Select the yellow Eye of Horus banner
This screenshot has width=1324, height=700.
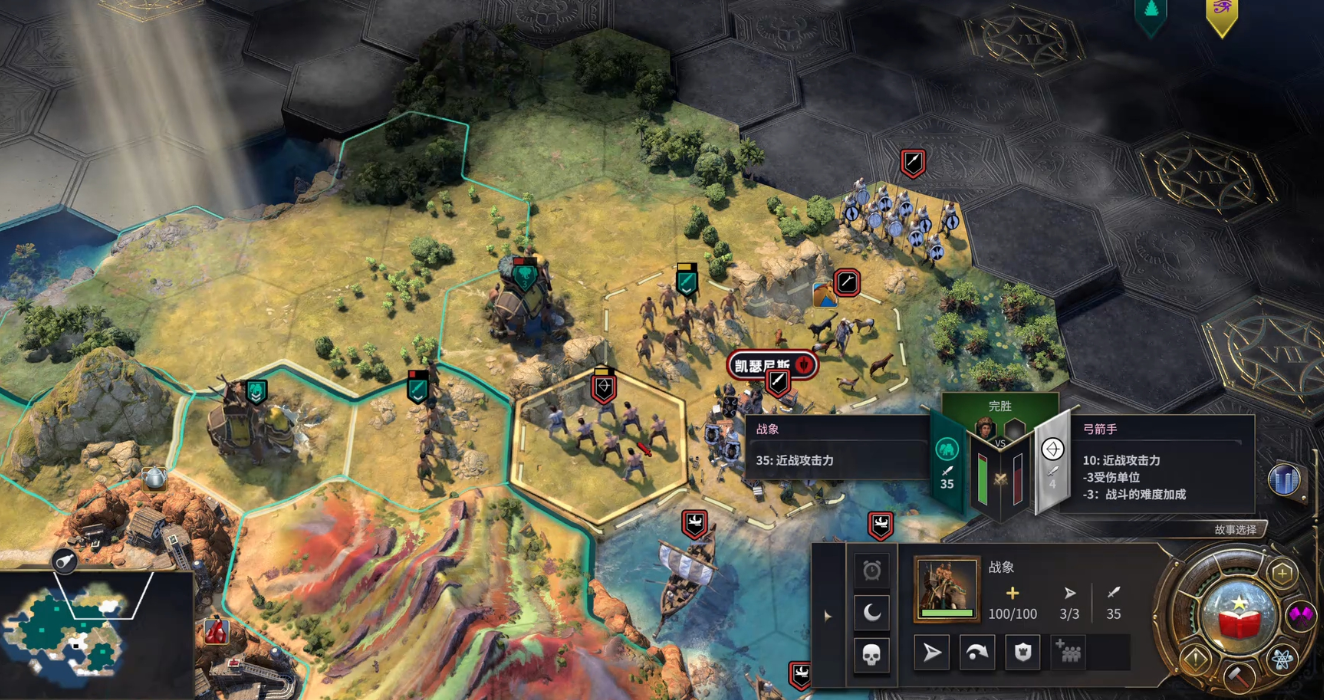click(1221, 14)
